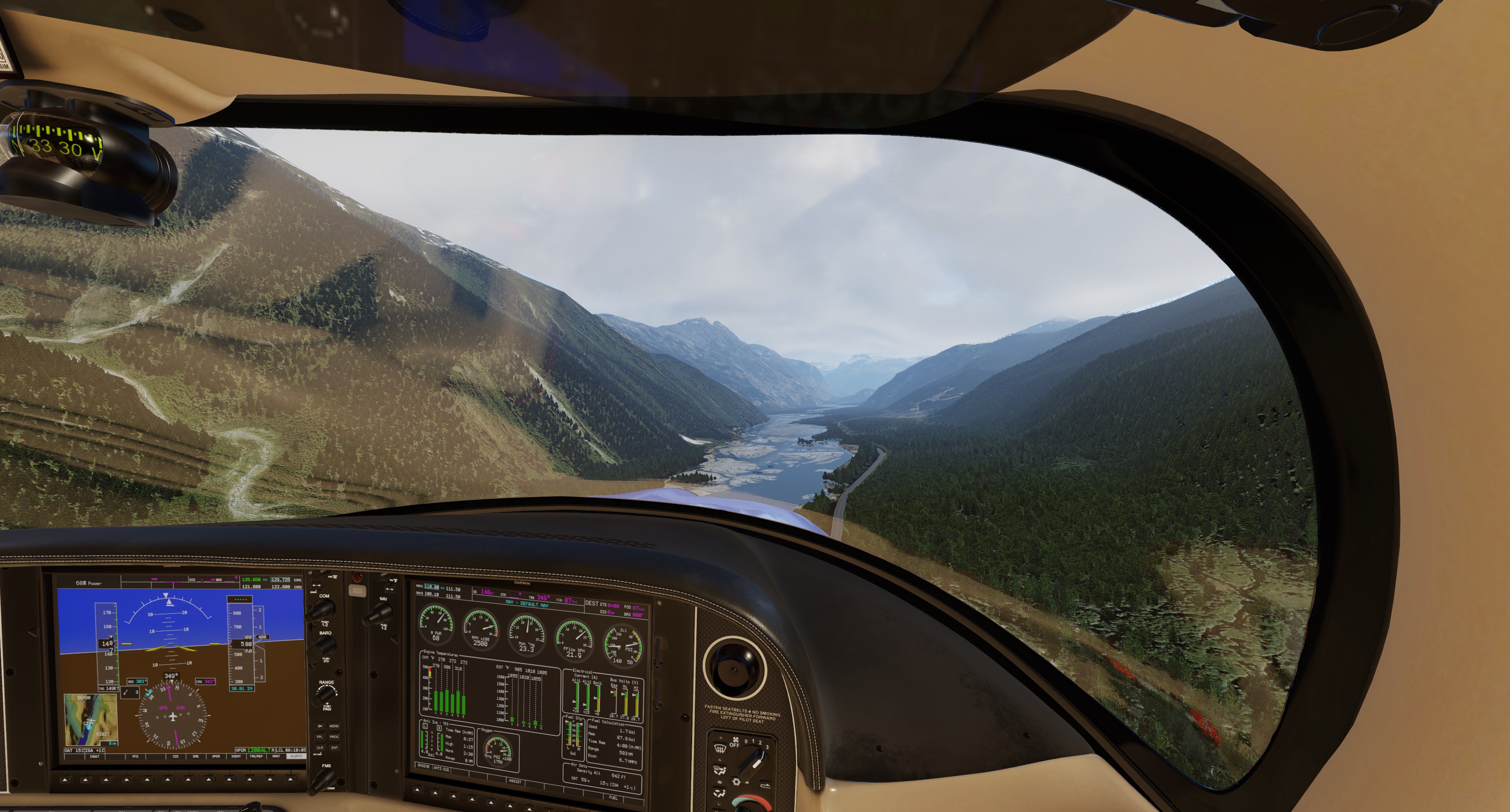Select the PROC procedures button
This screenshot has height=812, width=1510.
tap(334, 737)
